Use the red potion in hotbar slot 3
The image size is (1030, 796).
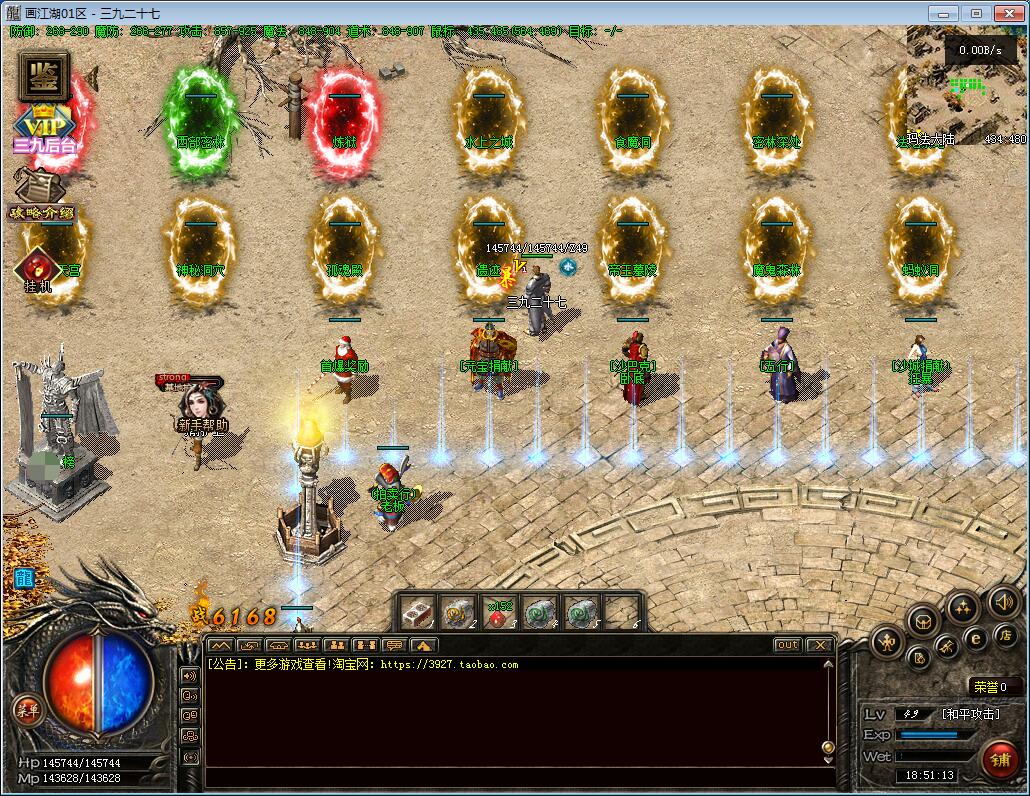(498, 612)
